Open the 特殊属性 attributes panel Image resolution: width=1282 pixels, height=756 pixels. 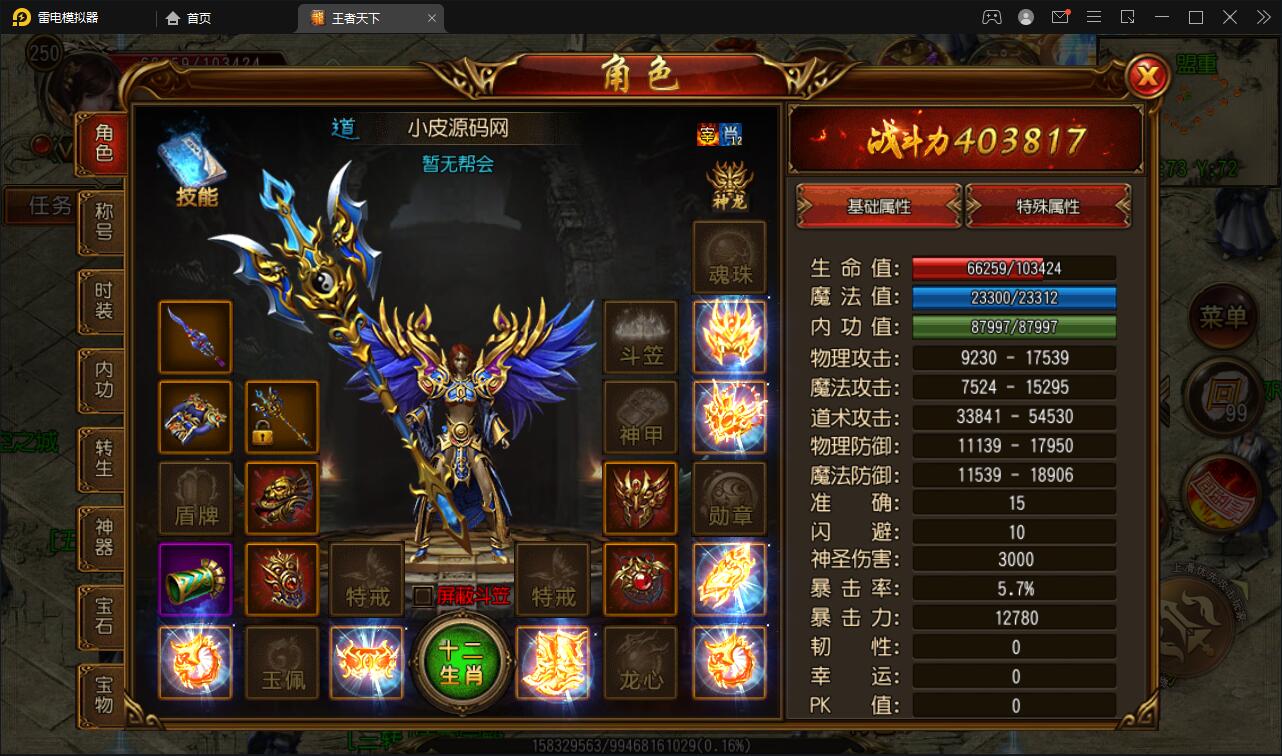coord(1049,205)
